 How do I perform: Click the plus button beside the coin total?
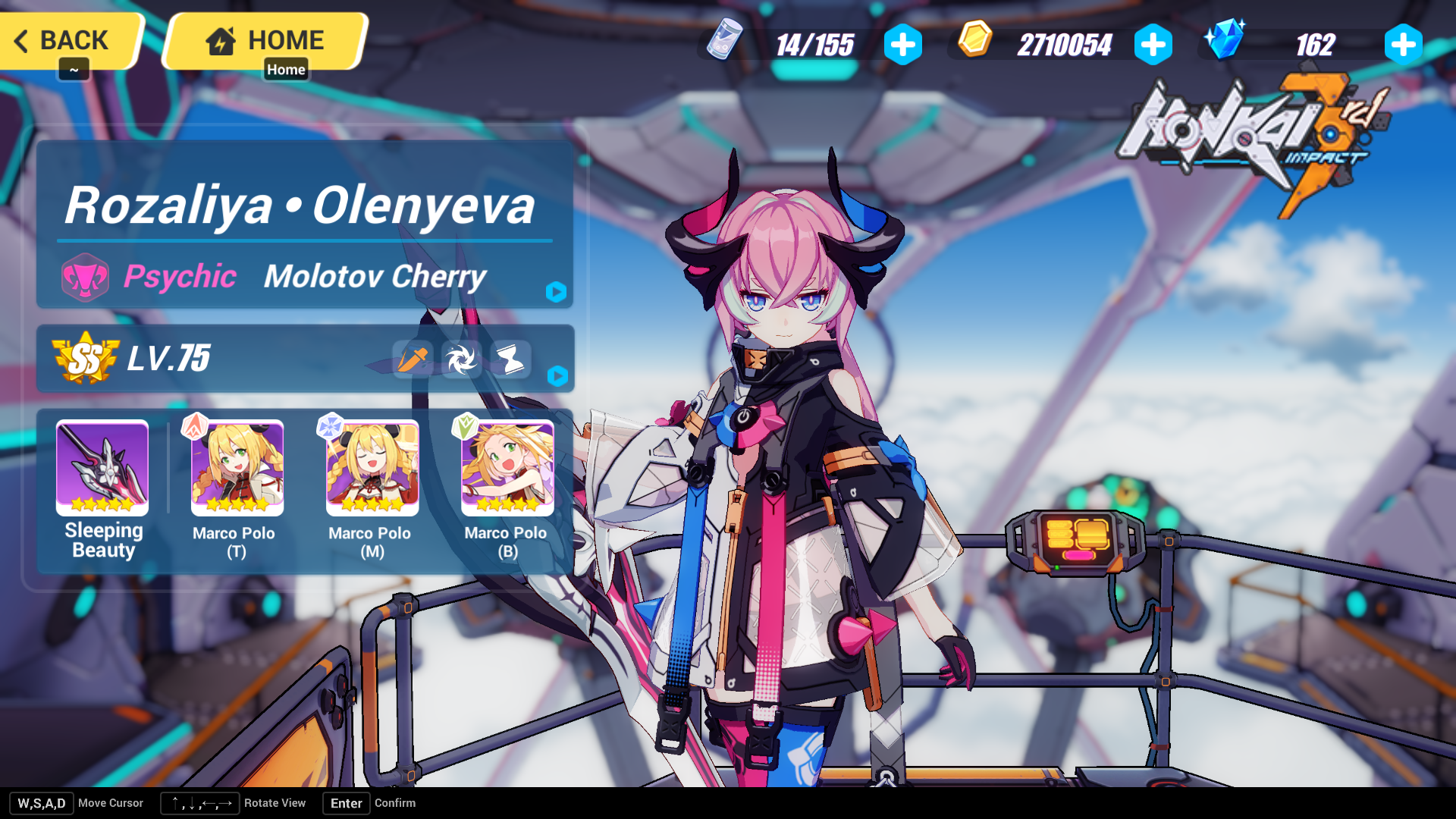coord(1153,44)
